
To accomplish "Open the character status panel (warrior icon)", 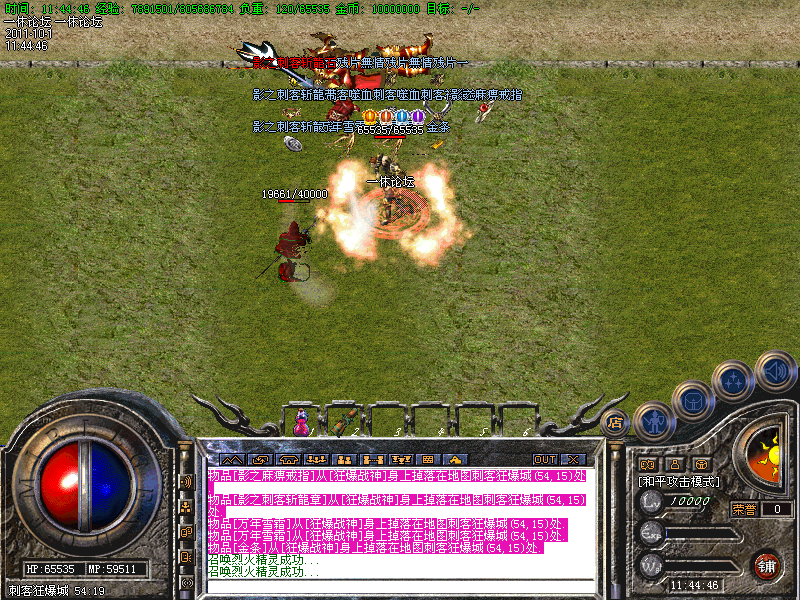I will (x=652, y=420).
